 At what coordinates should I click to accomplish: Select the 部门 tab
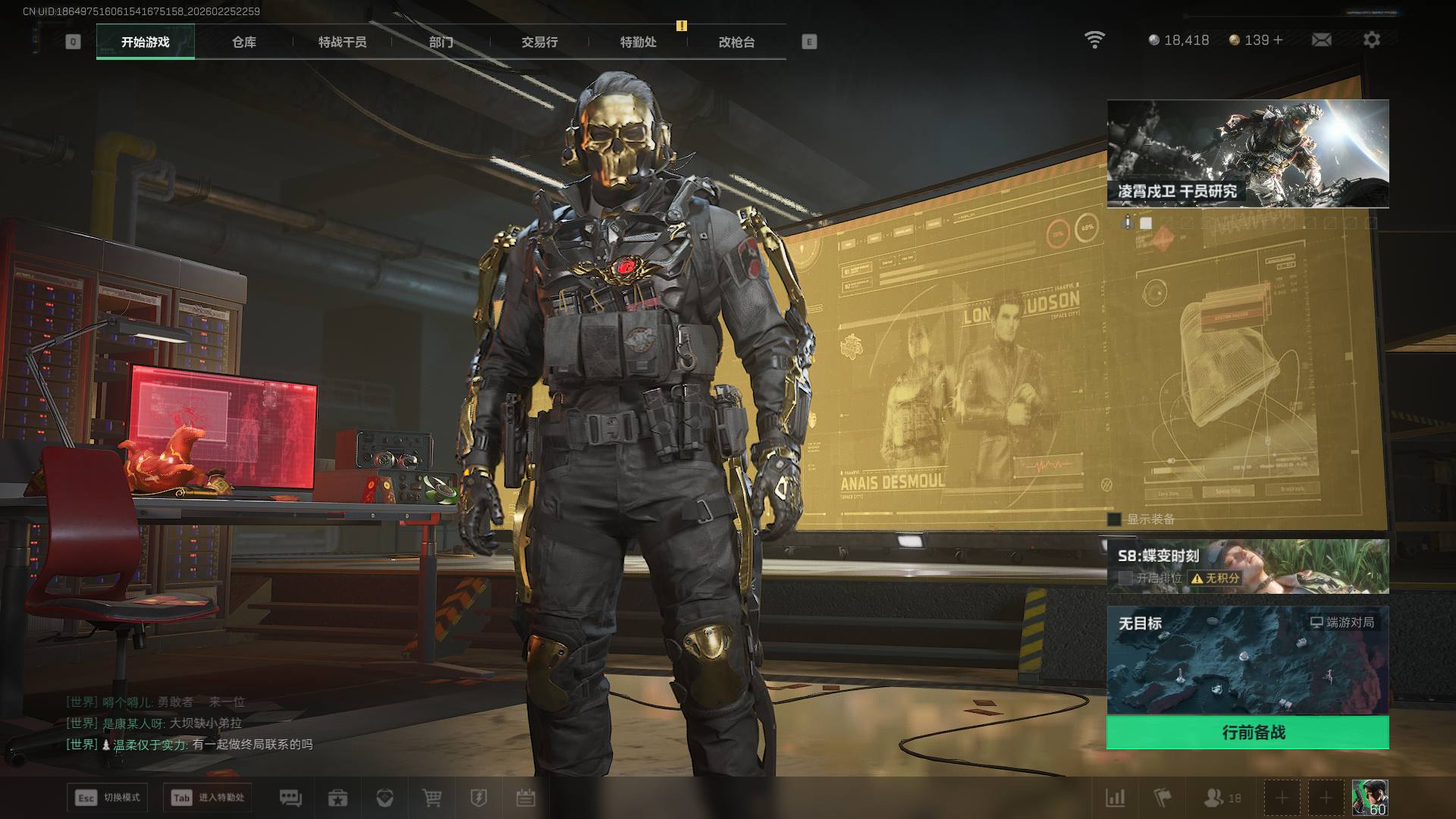441,42
